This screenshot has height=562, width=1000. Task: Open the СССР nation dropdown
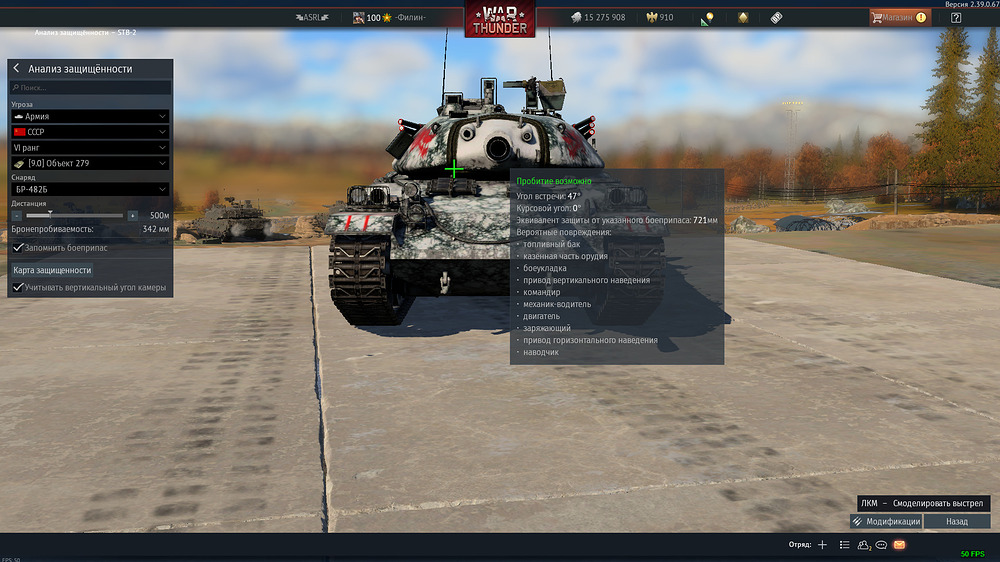[x=90, y=132]
